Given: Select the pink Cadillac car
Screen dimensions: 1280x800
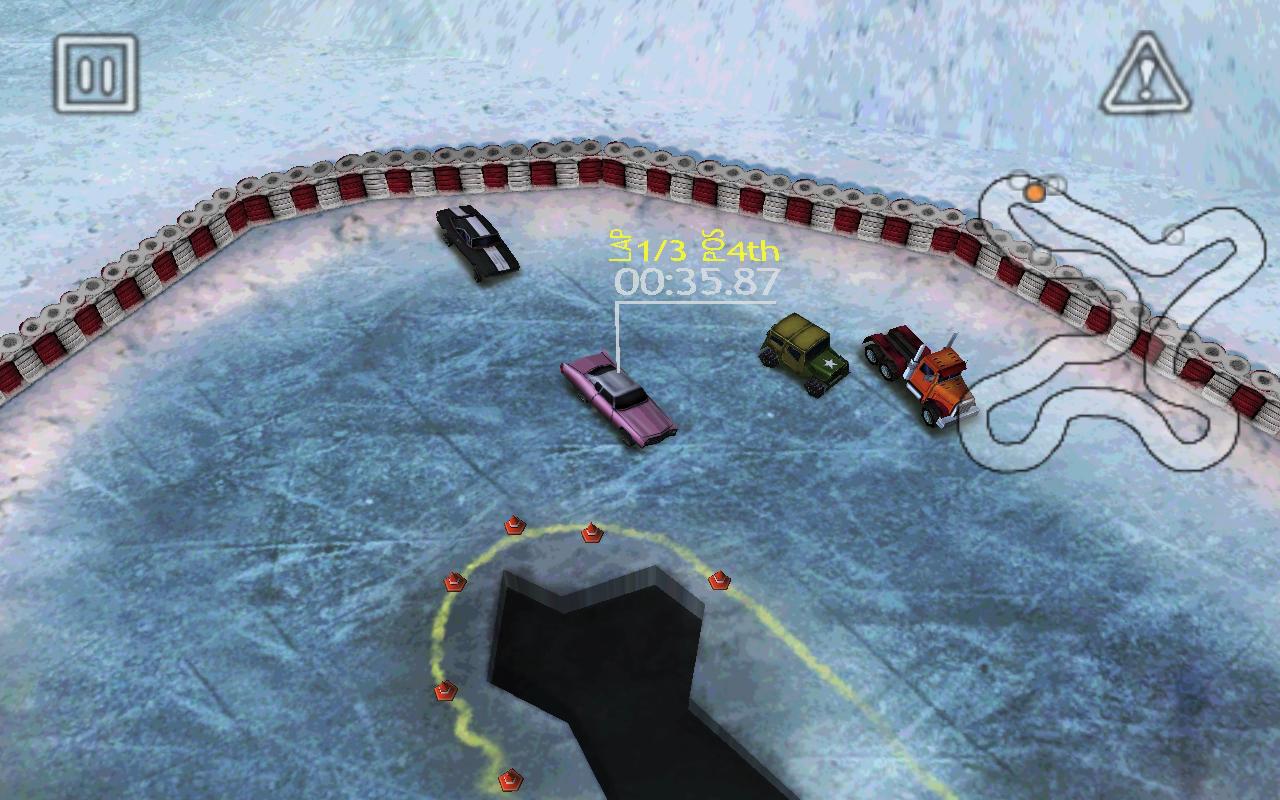Looking at the screenshot, I should click(615, 400).
